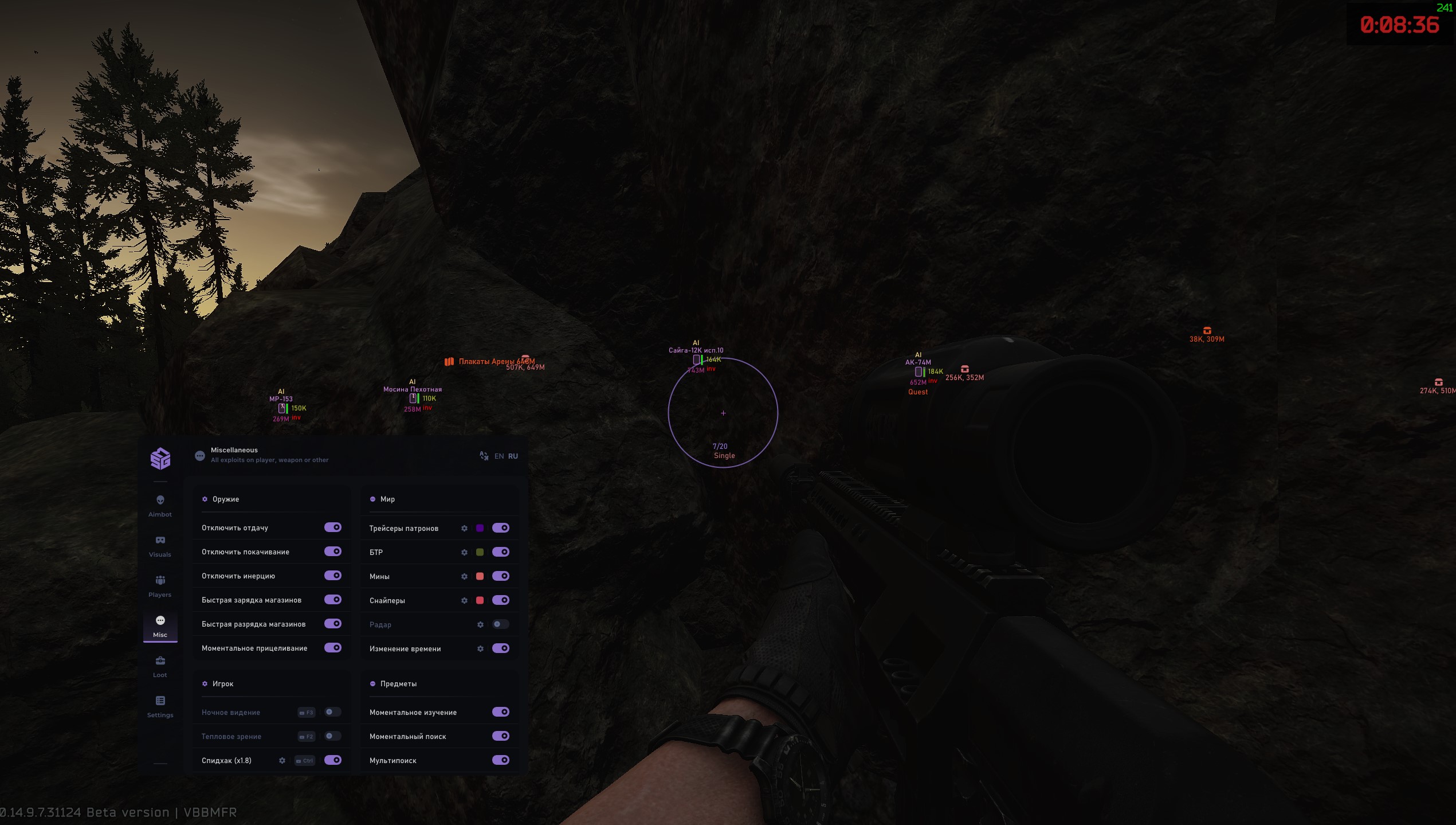This screenshot has height=825, width=1456.
Task: Open gear settings for Спидхак (x1.8)
Action: (282, 760)
